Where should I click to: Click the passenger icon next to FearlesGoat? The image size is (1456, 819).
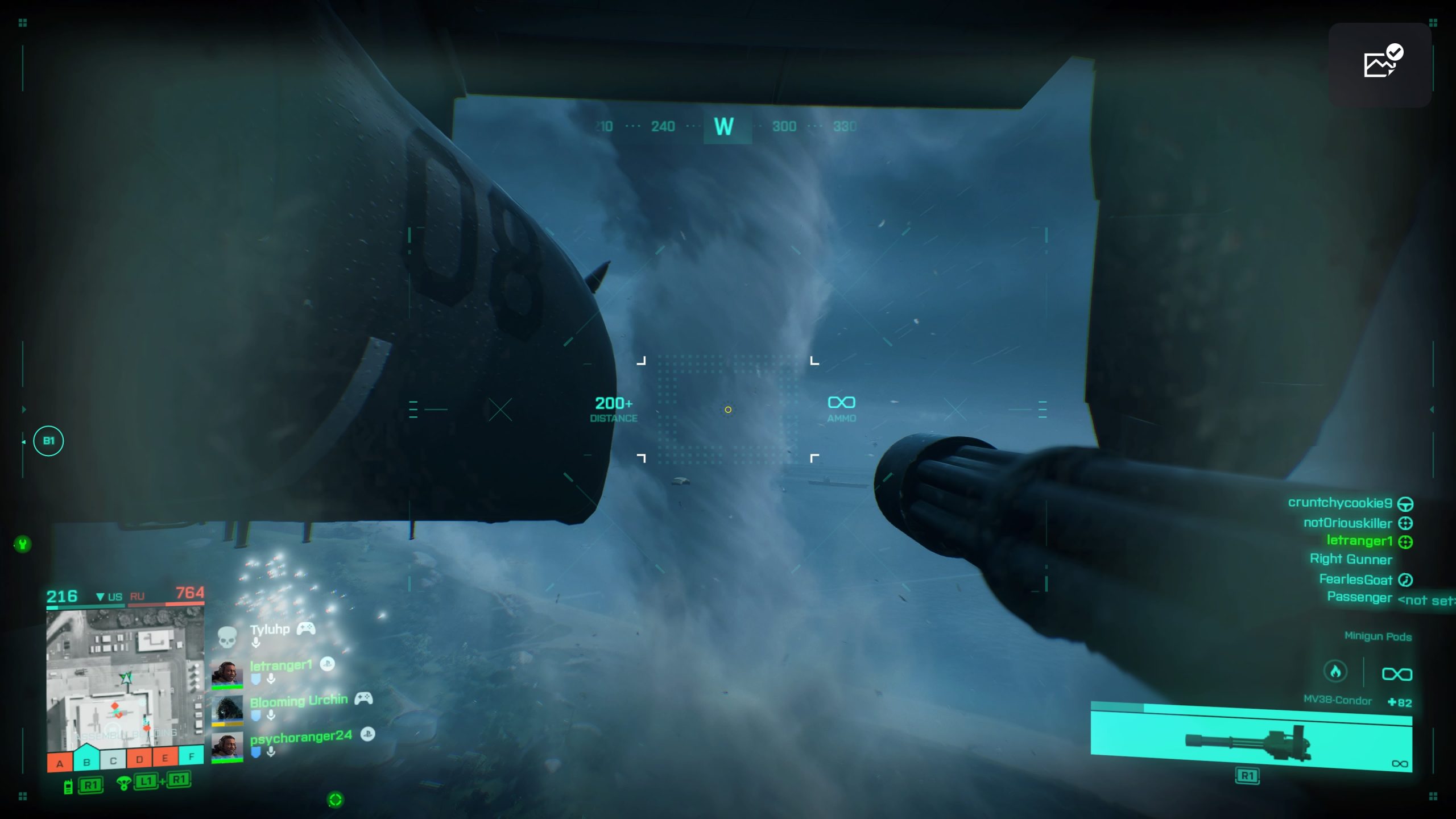click(1405, 580)
